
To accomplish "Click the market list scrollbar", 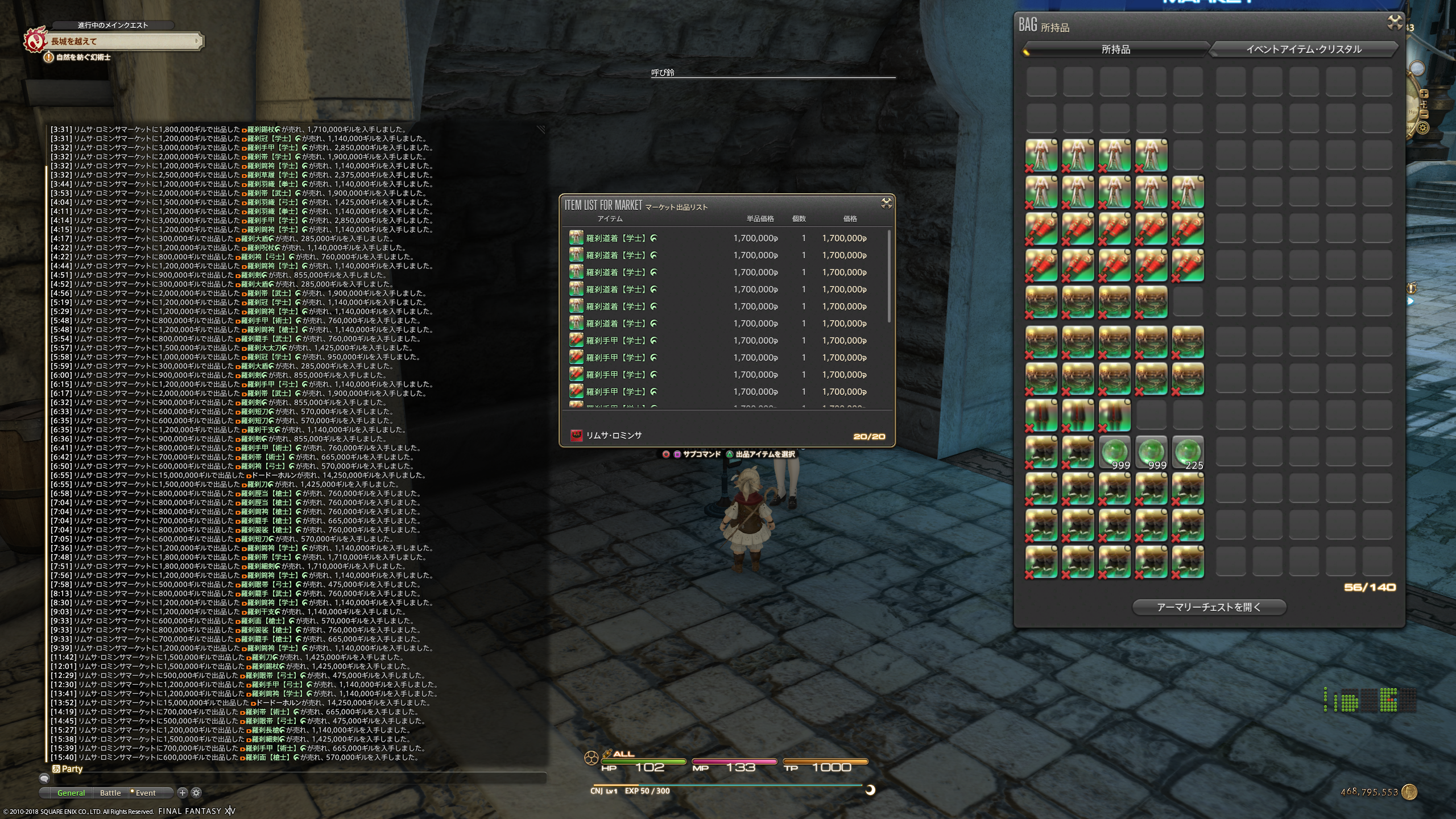I will (x=889, y=276).
